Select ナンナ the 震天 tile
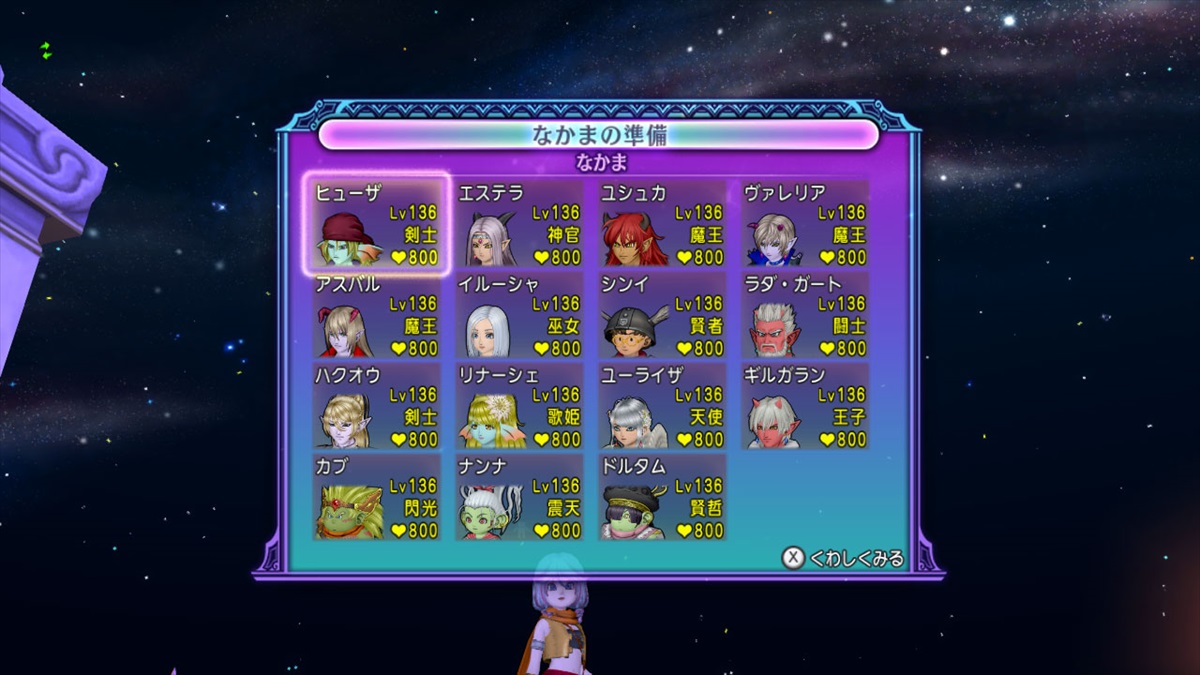Image resolution: width=1200 pixels, height=675 pixels. [519, 497]
